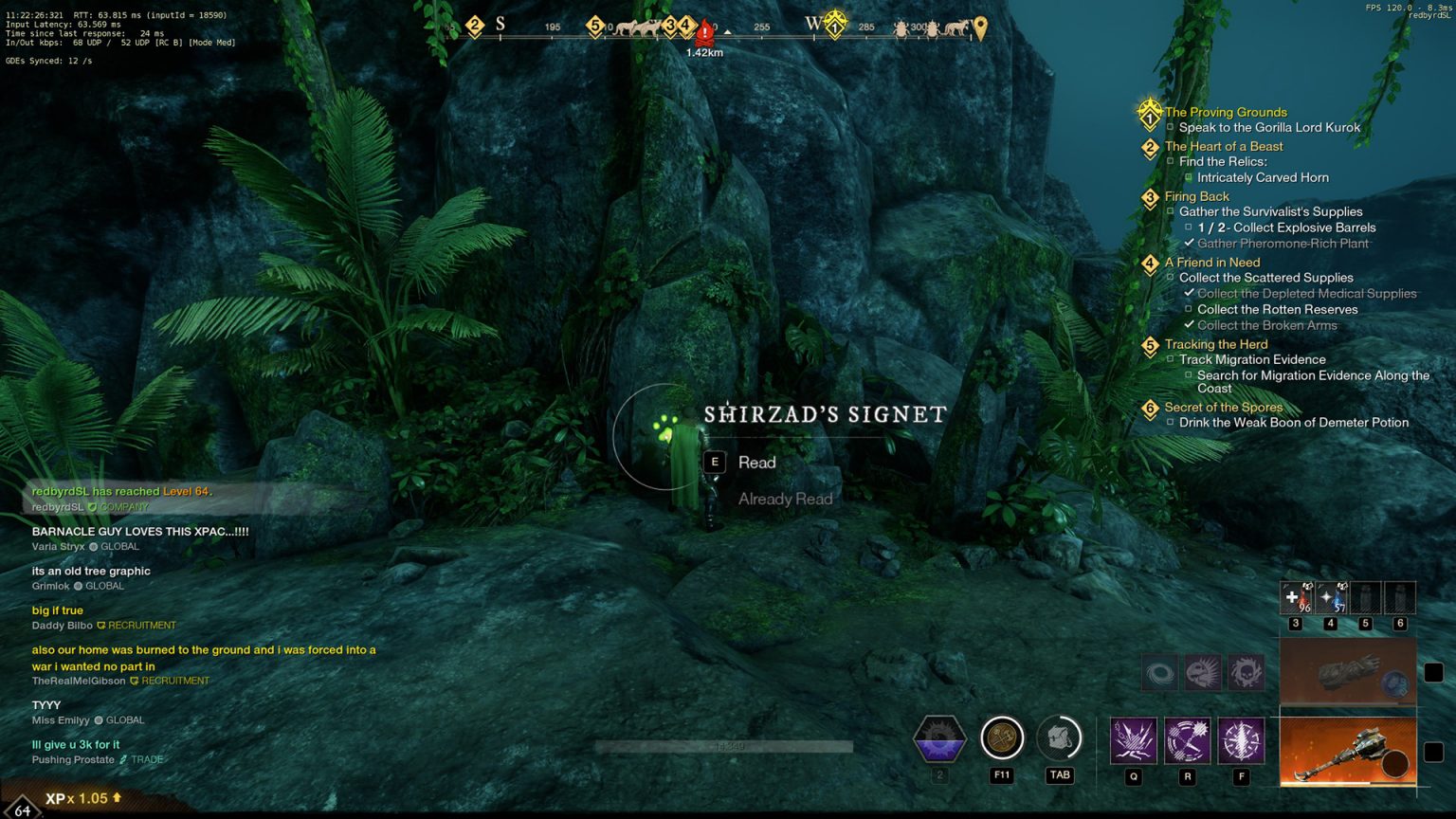Click the round crossed-tools coin icon
This screenshot has height=819, width=1456.
click(1002, 738)
